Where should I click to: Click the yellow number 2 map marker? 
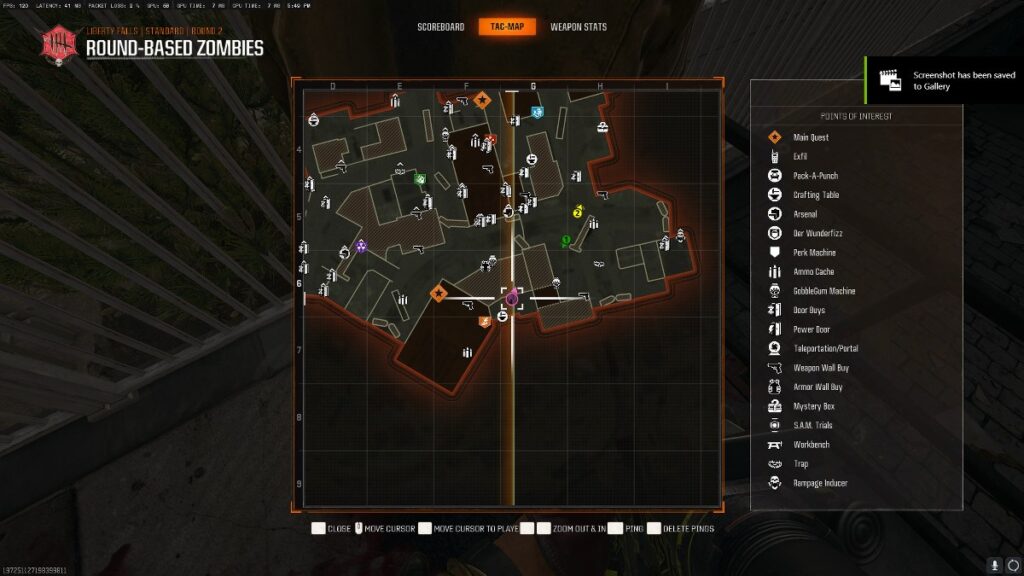pos(577,212)
